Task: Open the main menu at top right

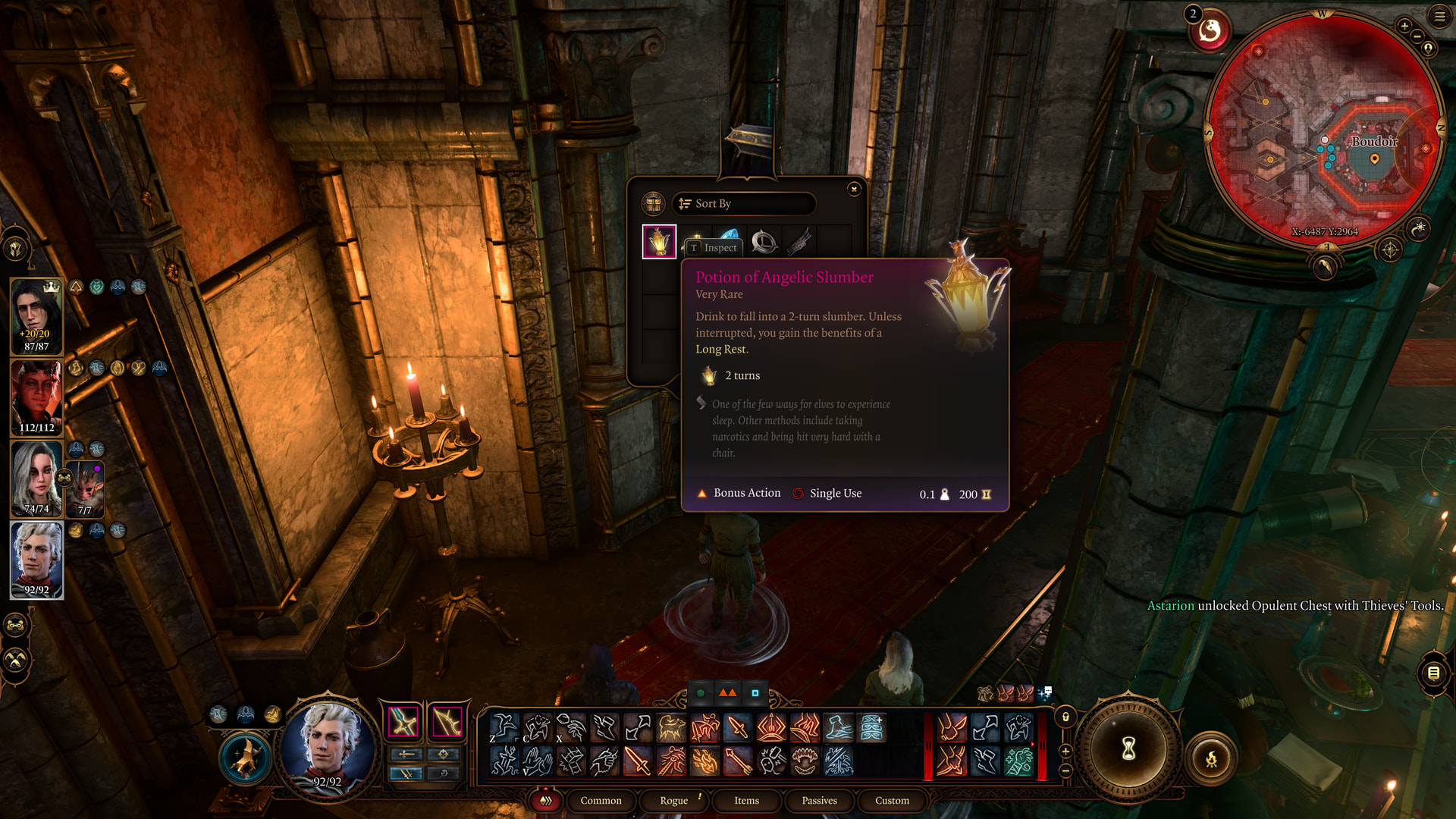Action: 1439,16
